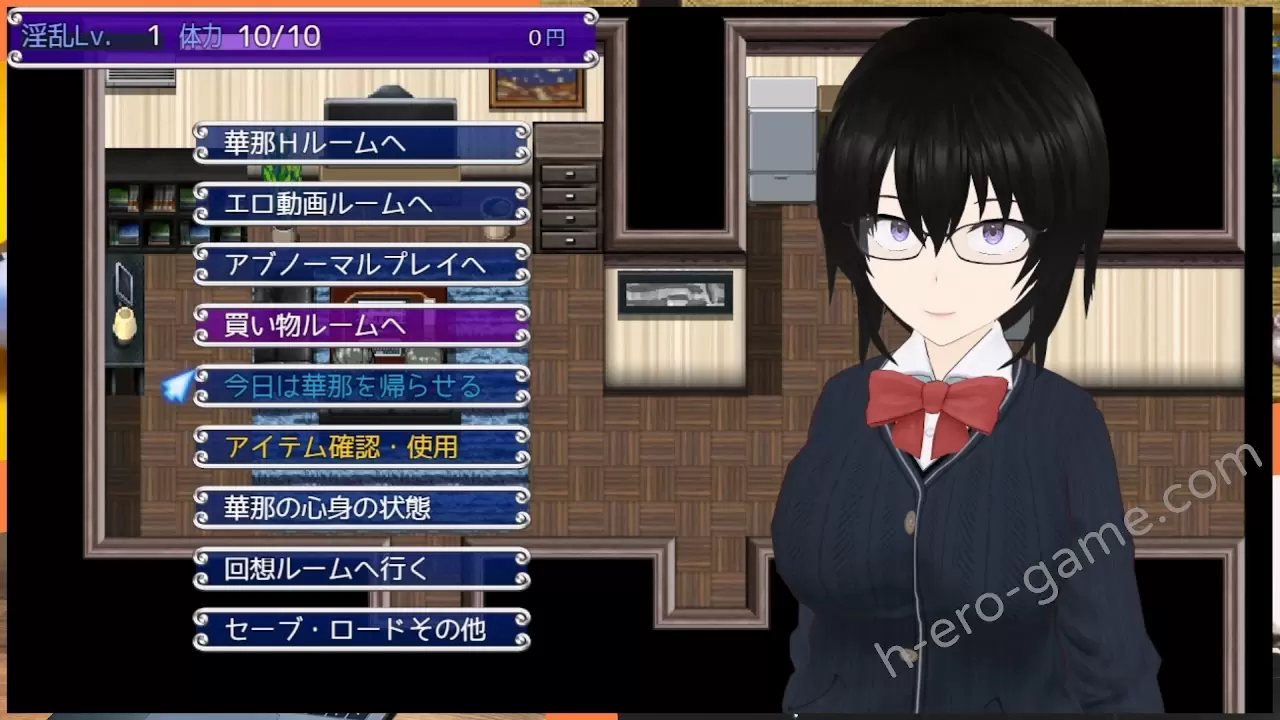Select the 華那Hルームへ menu entry
1280x720 pixels.
click(x=361, y=143)
